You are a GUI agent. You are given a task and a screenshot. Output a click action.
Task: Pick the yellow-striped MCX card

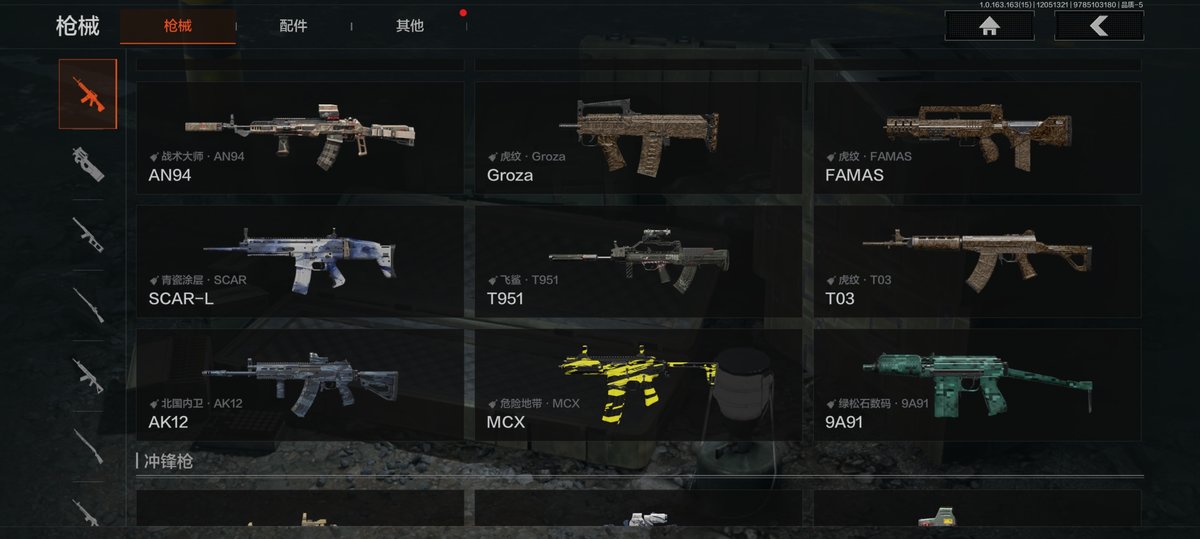click(x=638, y=385)
